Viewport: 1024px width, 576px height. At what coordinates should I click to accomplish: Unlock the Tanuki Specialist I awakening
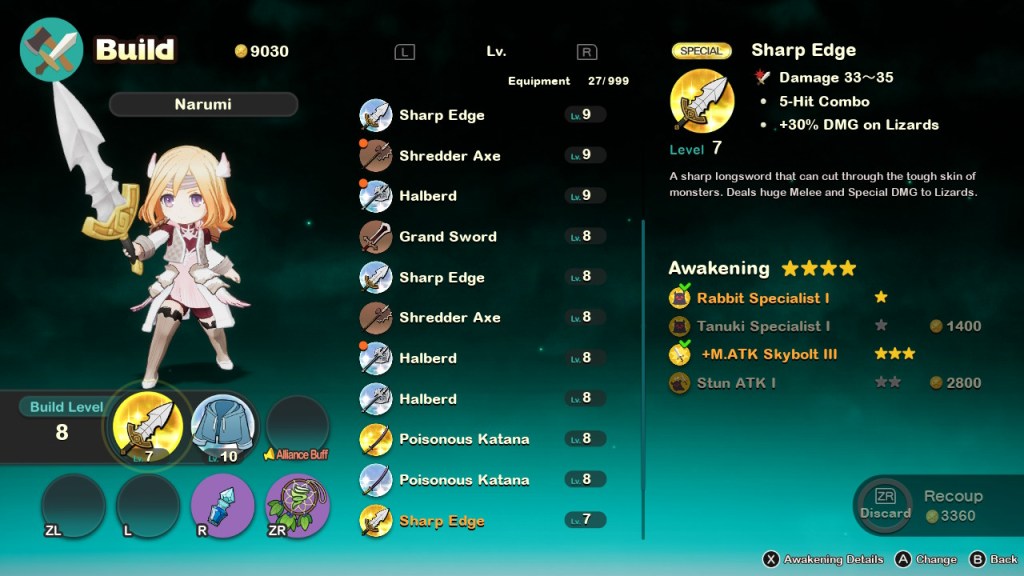click(x=763, y=326)
